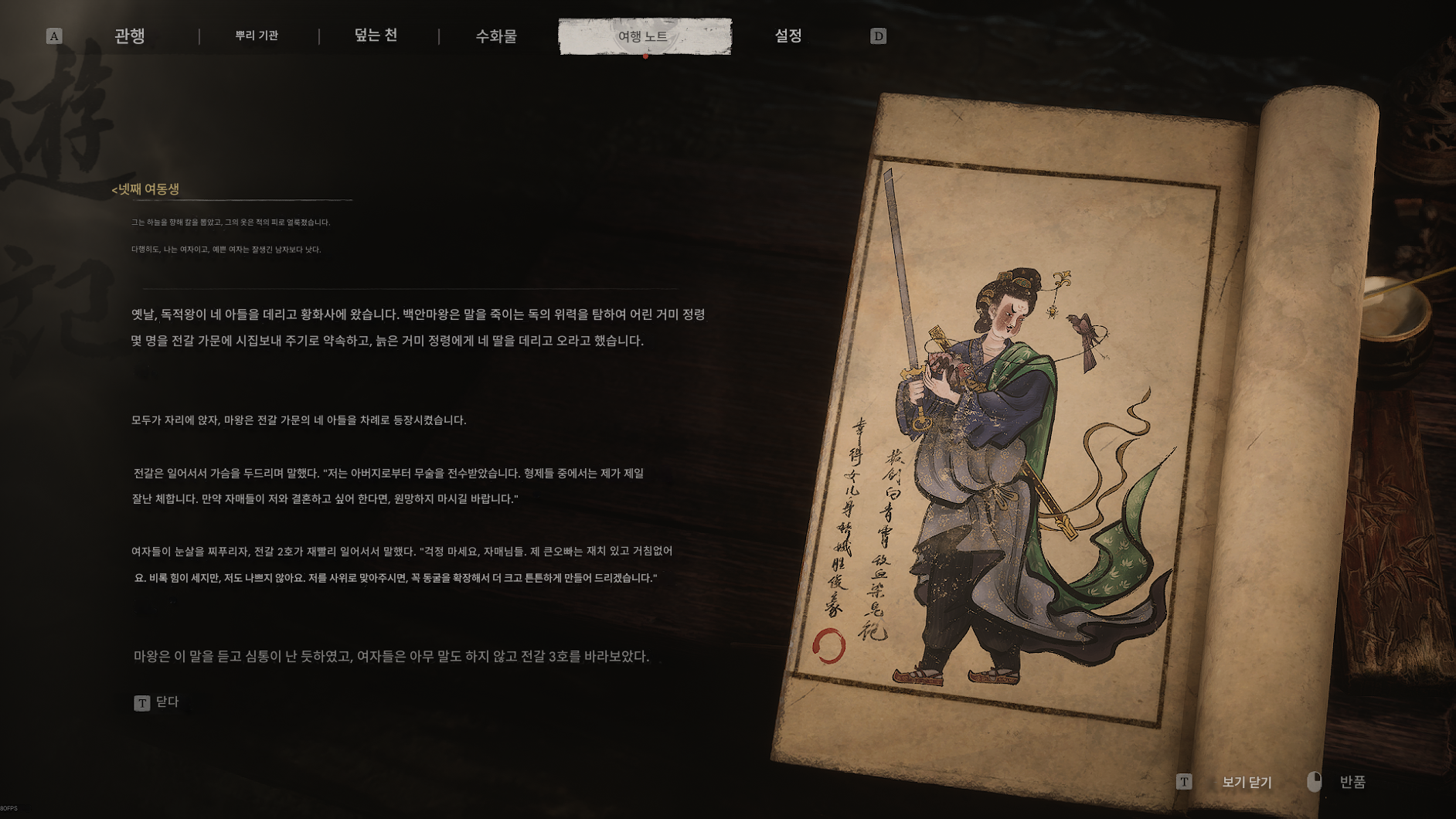
Task: Select the 반품 return option
Action: pos(1351,782)
